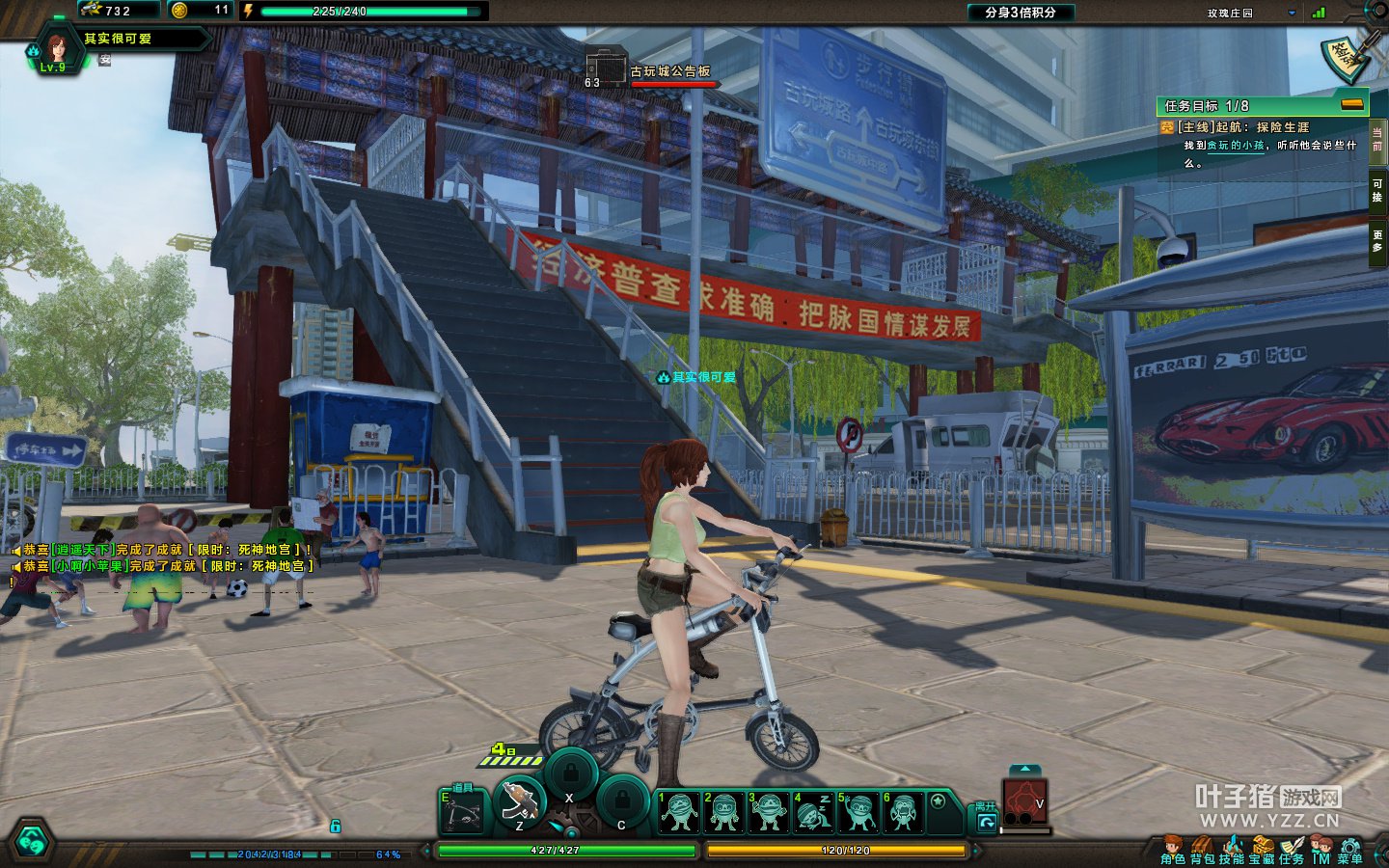Trigger the waving mummy emote slot
Screen dimensions: 1389x868
(858, 812)
